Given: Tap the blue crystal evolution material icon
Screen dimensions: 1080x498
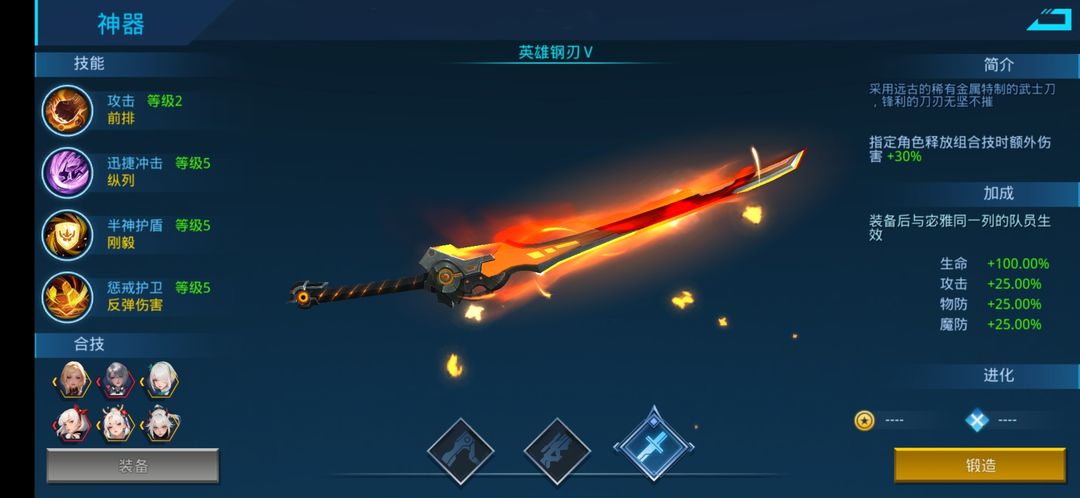Looking at the screenshot, I should [x=977, y=420].
